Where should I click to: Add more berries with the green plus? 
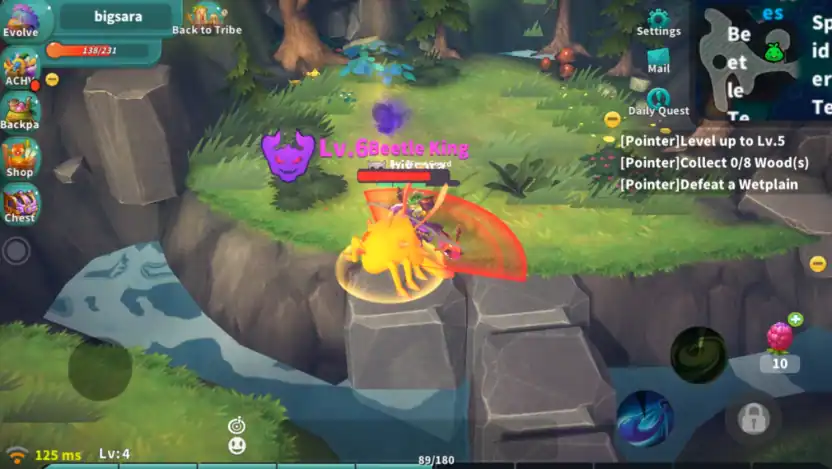click(x=795, y=320)
